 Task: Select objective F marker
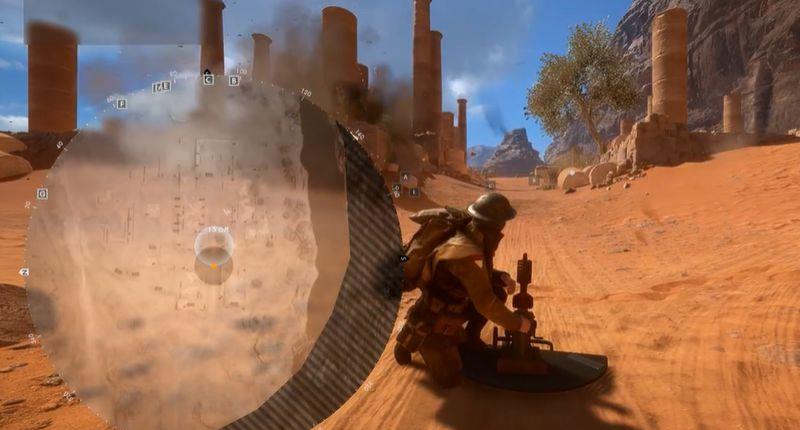[121, 104]
